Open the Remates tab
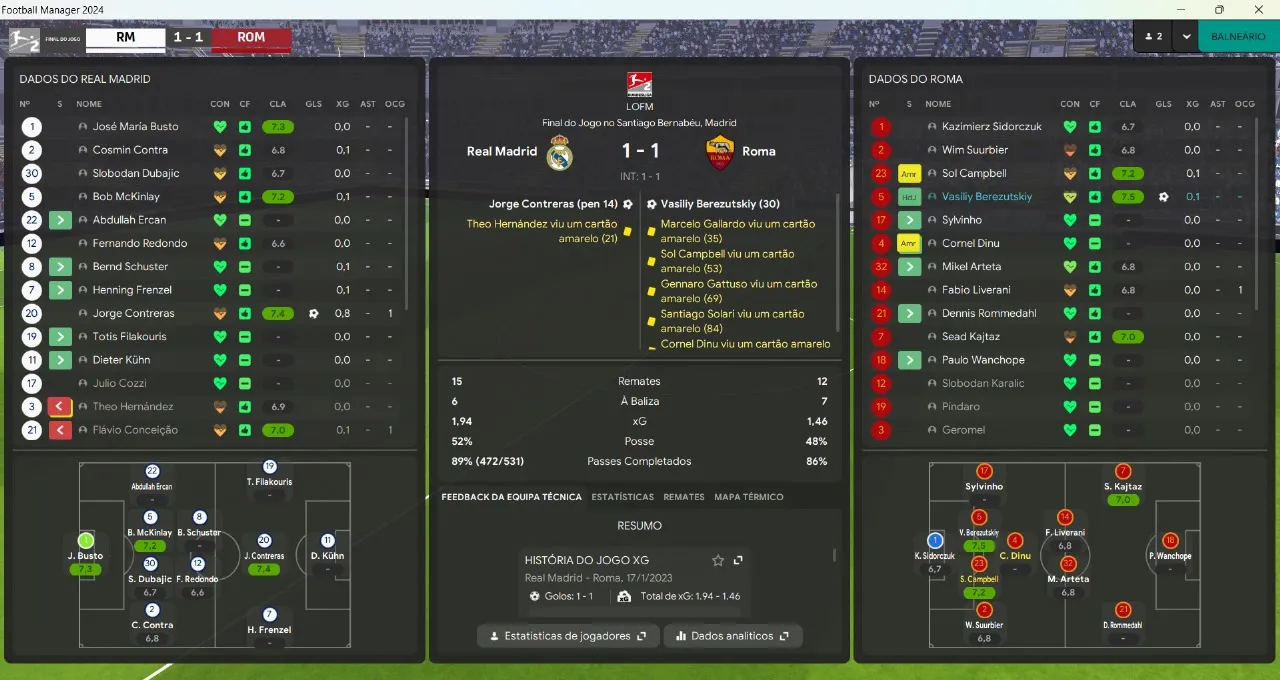Viewport: 1280px width, 680px height. (x=684, y=497)
